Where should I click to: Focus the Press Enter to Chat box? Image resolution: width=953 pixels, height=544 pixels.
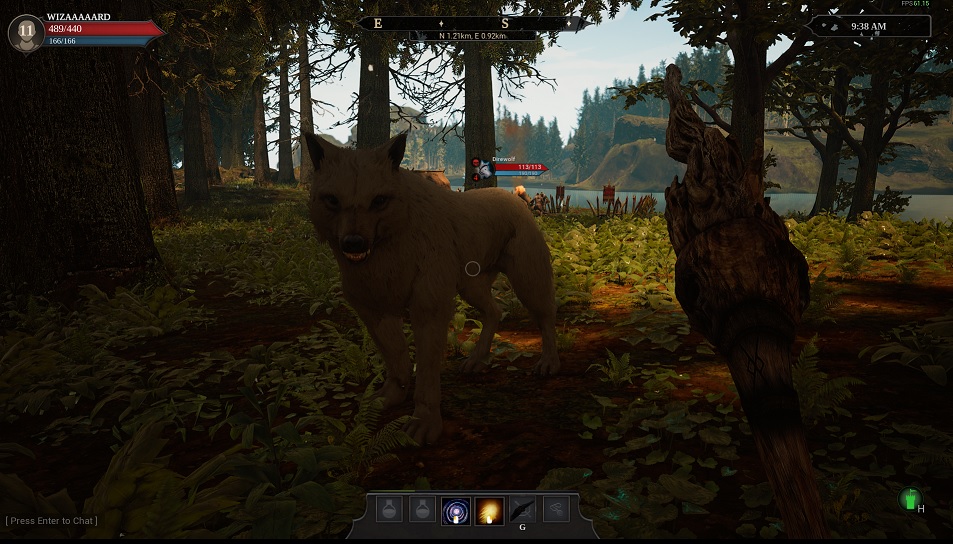pos(52,521)
